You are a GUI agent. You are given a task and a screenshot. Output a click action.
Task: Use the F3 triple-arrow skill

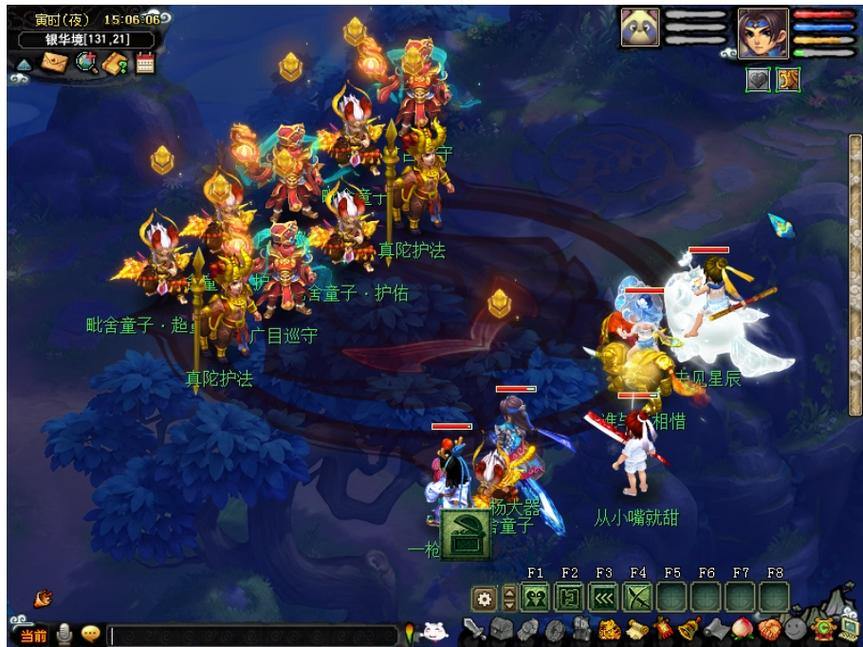click(603, 598)
